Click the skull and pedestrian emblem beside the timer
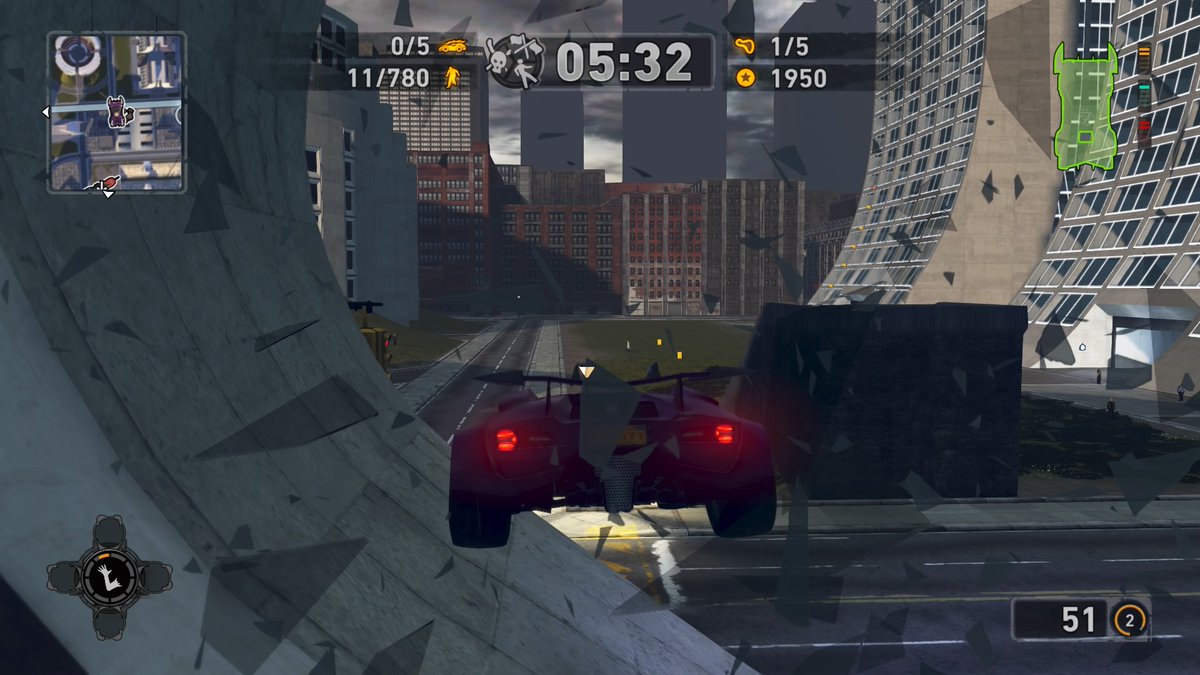The image size is (1200, 675). click(x=514, y=62)
